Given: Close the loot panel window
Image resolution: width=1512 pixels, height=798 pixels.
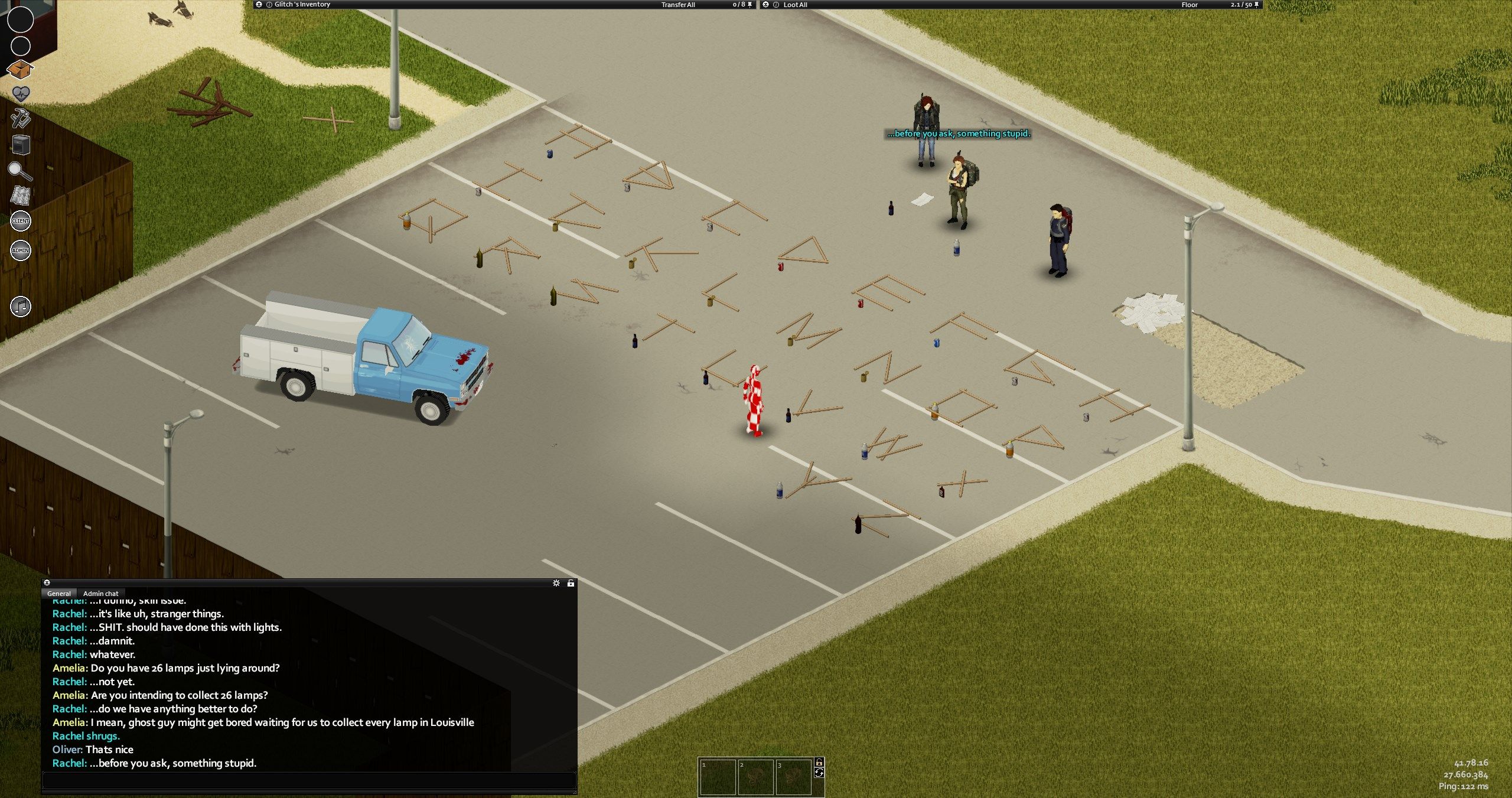Looking at the screenshot, I should click(766, 5).
